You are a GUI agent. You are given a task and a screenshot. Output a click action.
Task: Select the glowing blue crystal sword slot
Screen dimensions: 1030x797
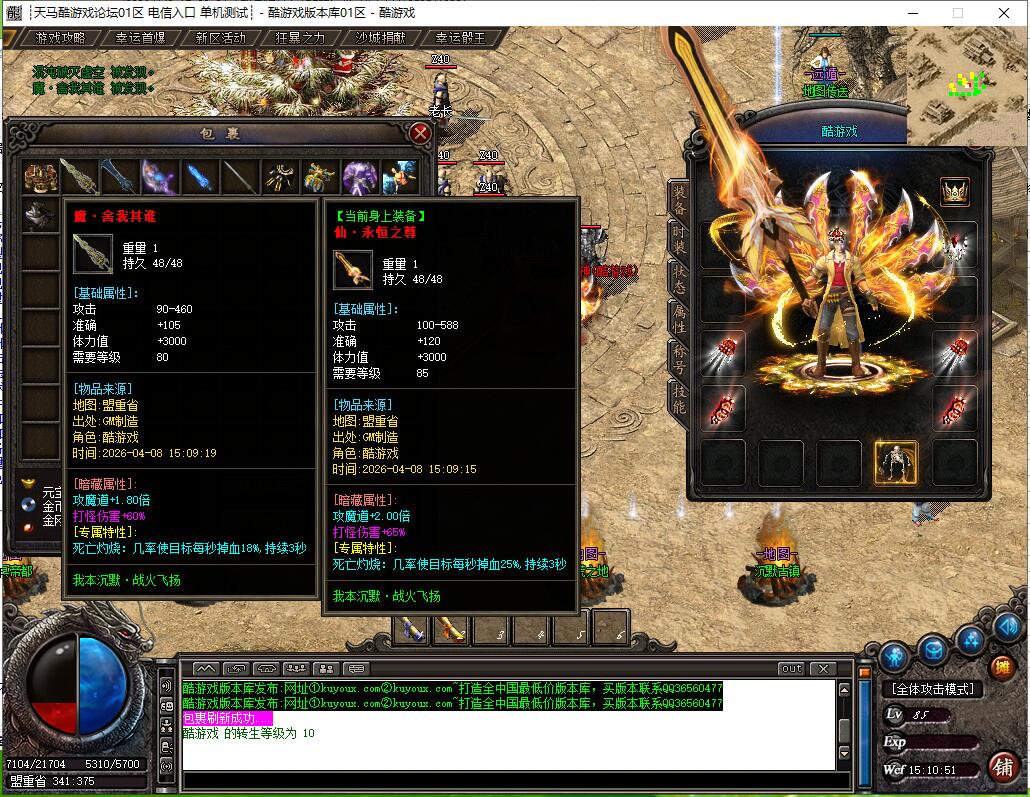pyautogui.click(x=199, y=177)
